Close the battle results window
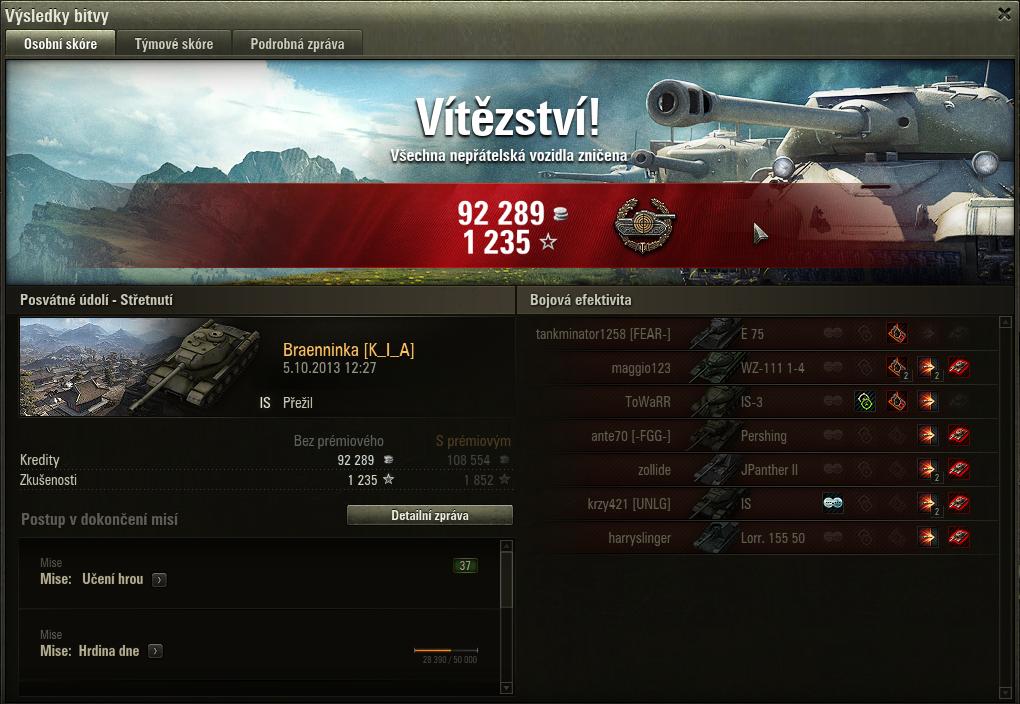This screenshot has width=1020, height=704. (1004, 14)
